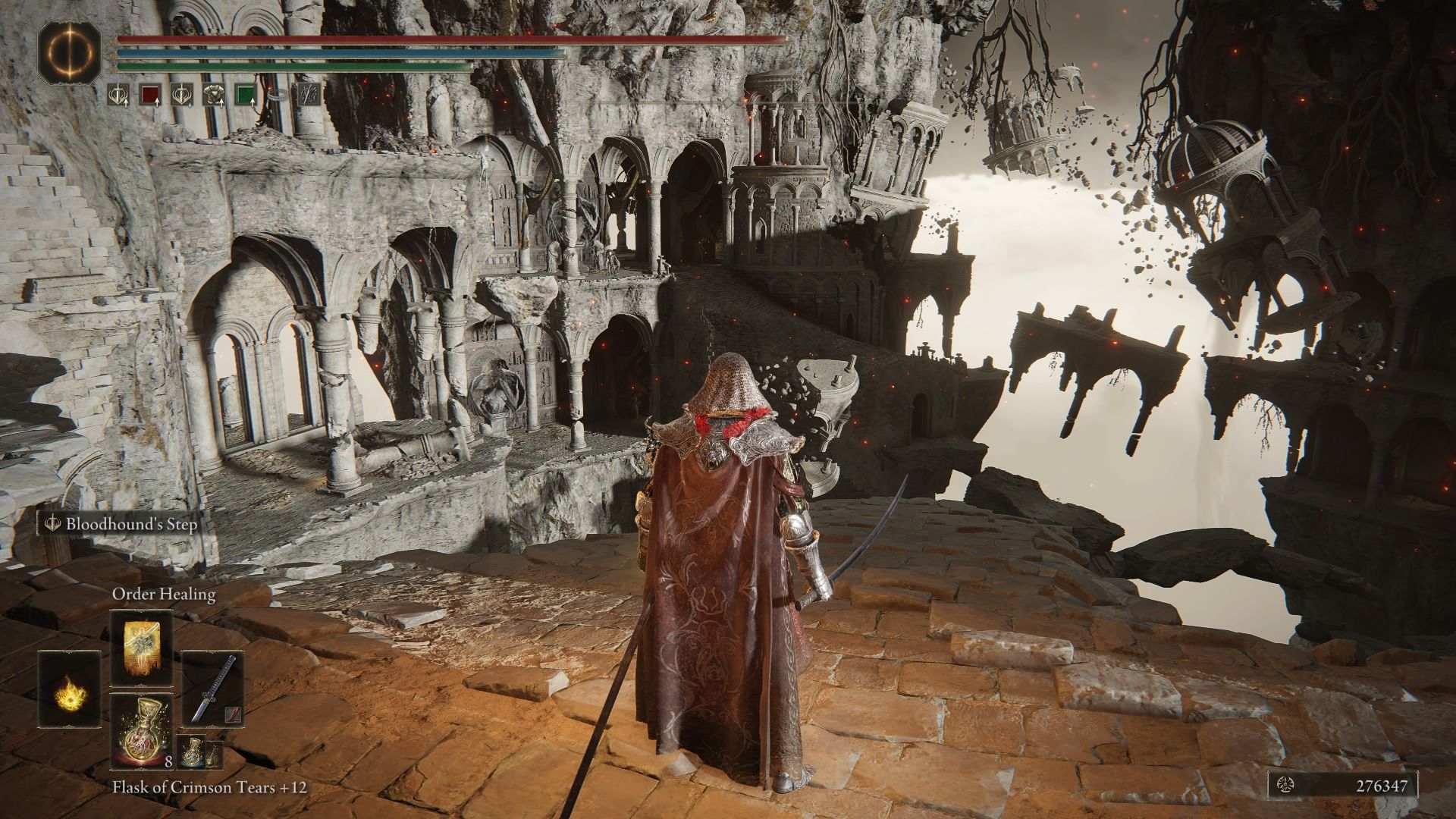The height and width of the screenshot is (819, 1456).
Task: Click the Bloodhound's Step skill icon
Action: click(52, 524)
